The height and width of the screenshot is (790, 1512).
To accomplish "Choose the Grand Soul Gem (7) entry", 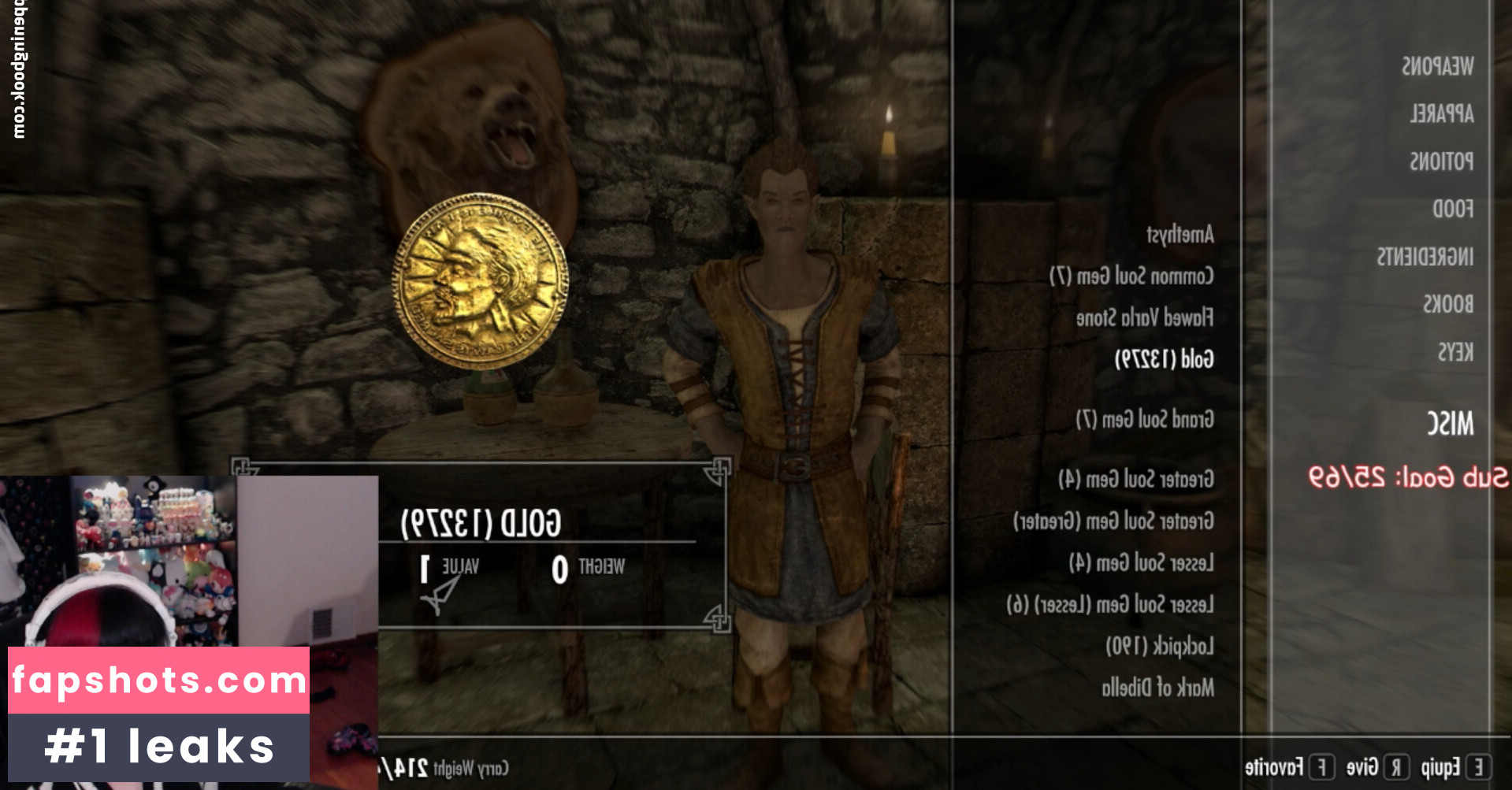I will click(x=1144, y=419).
